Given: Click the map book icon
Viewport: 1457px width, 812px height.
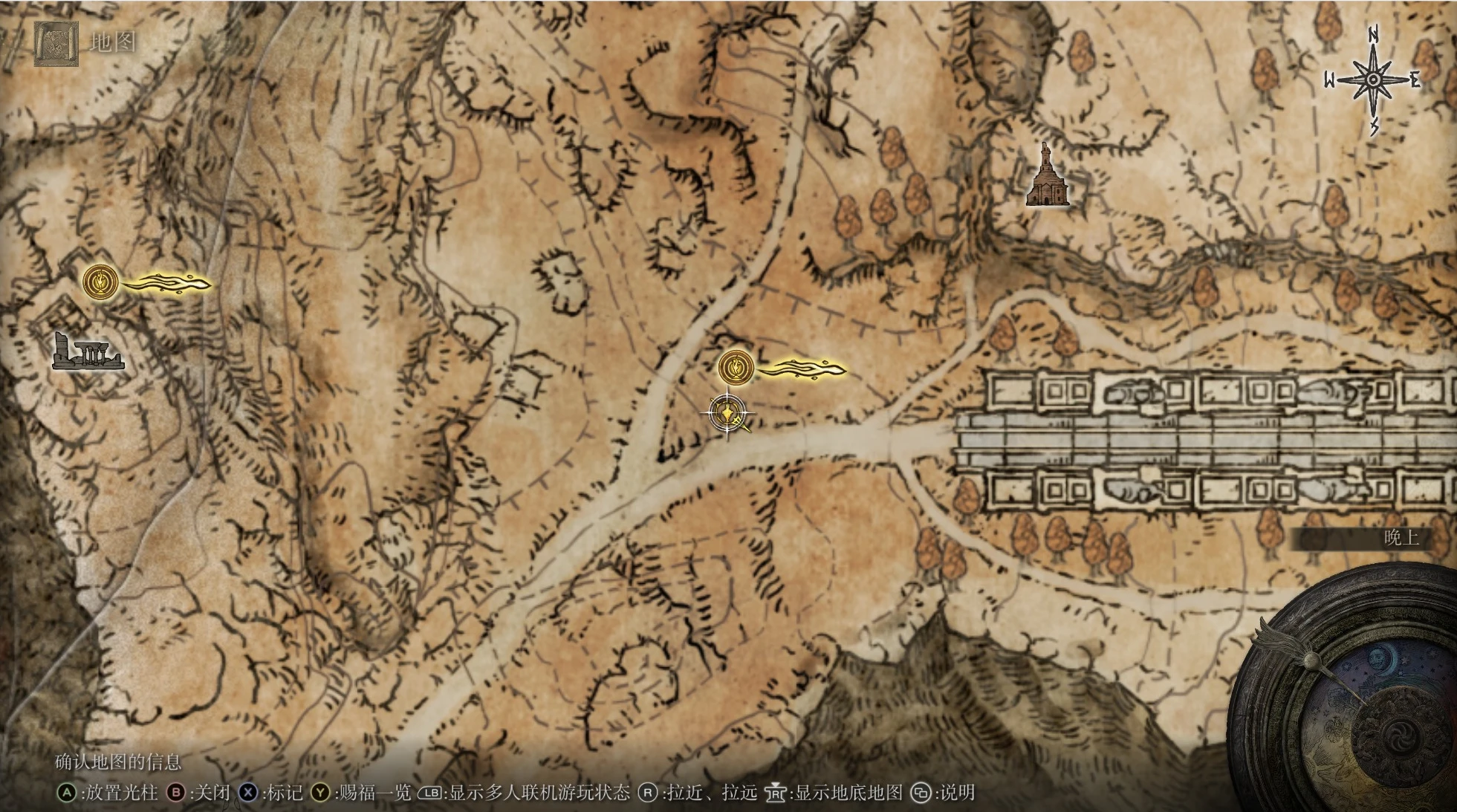Looking at the screenshot, I should click(56, 44).
